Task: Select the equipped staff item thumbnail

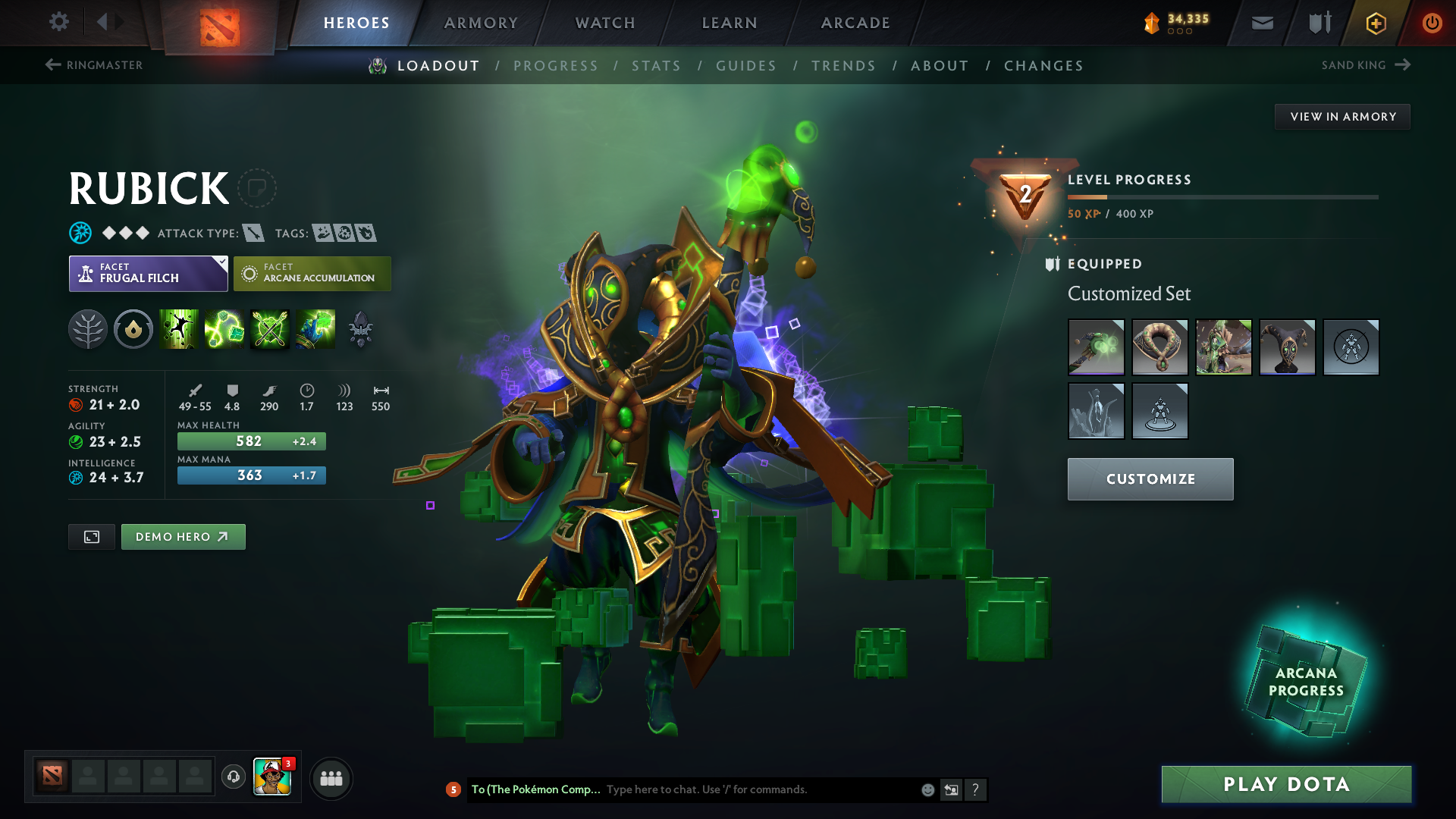Action: click(x=1097, y=347)
